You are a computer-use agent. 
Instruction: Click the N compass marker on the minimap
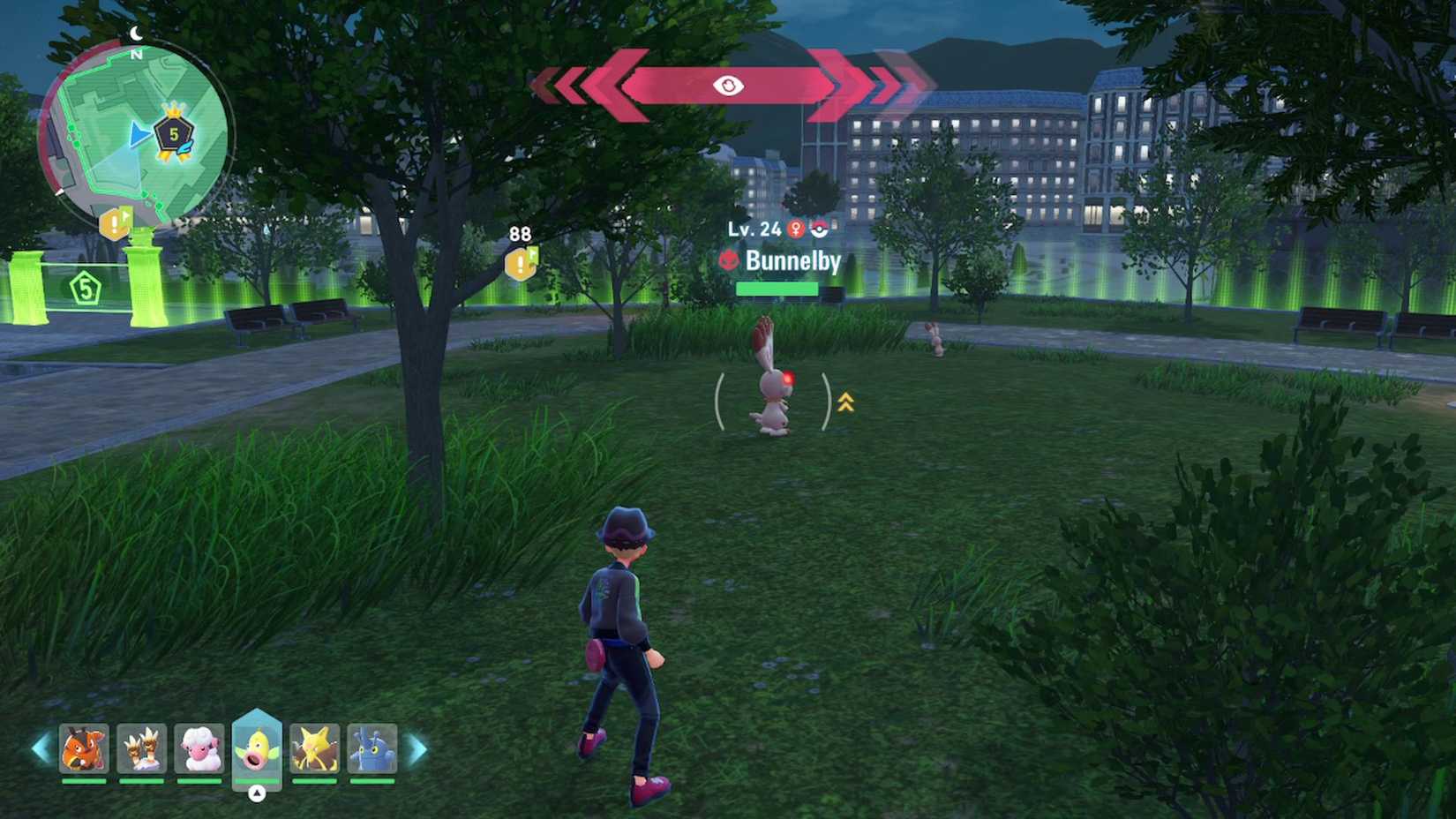tap(138, 55)
